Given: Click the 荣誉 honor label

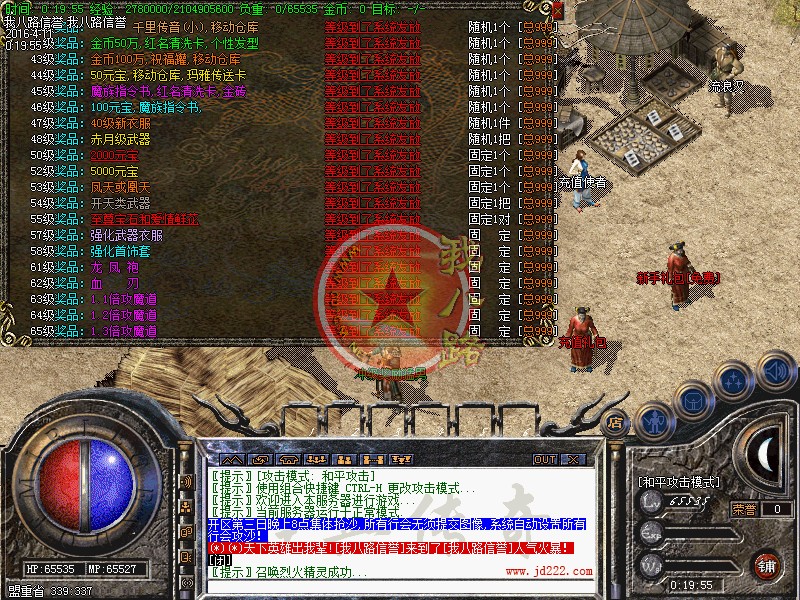Looking at the screenshot, I should point(743,509).
